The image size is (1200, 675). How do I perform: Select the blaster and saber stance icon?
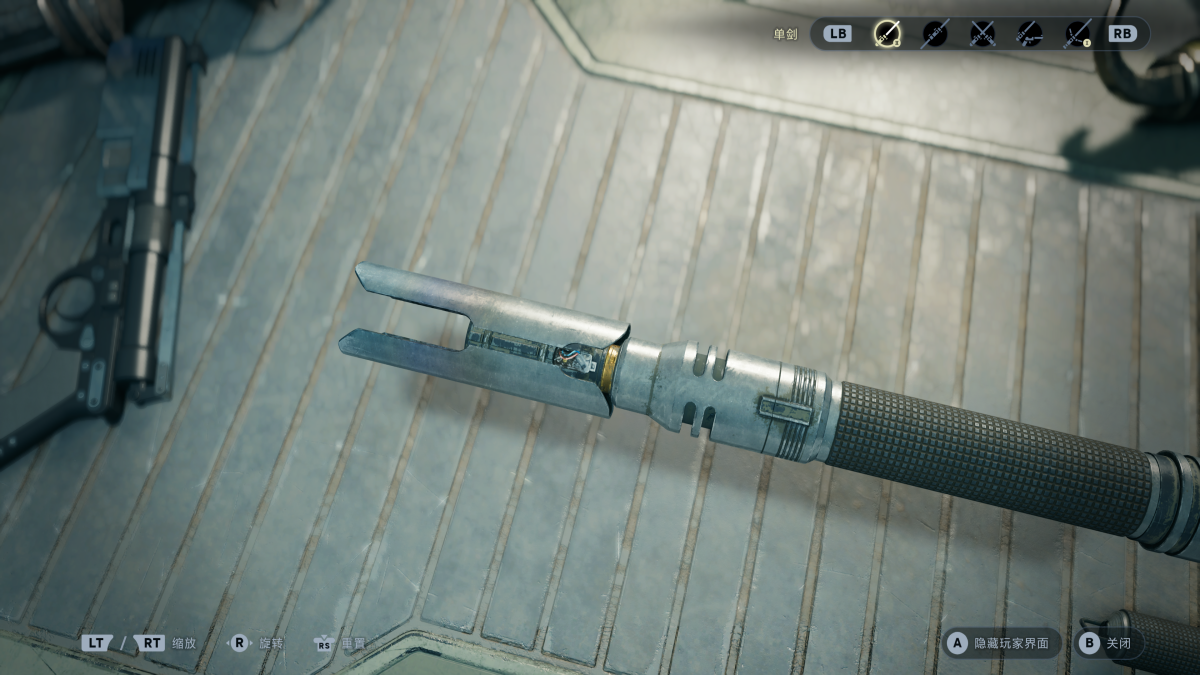(1030, 34)
